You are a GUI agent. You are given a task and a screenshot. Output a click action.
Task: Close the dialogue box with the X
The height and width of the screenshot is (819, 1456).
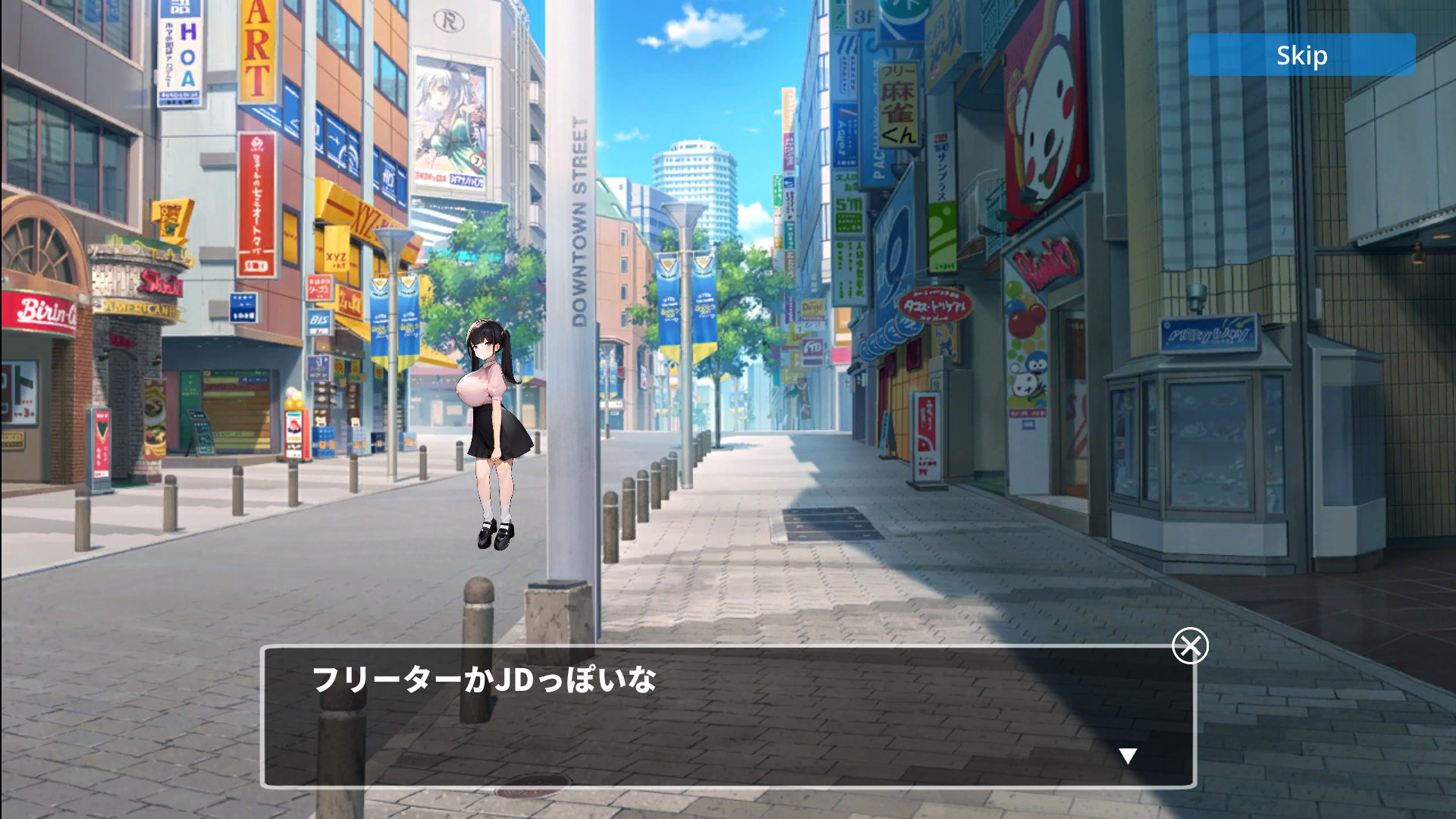coord(1190,646)
